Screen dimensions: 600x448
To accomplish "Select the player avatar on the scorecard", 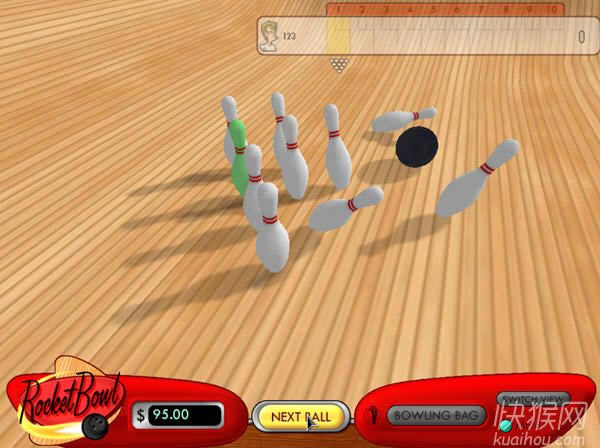I will (269, 38).
